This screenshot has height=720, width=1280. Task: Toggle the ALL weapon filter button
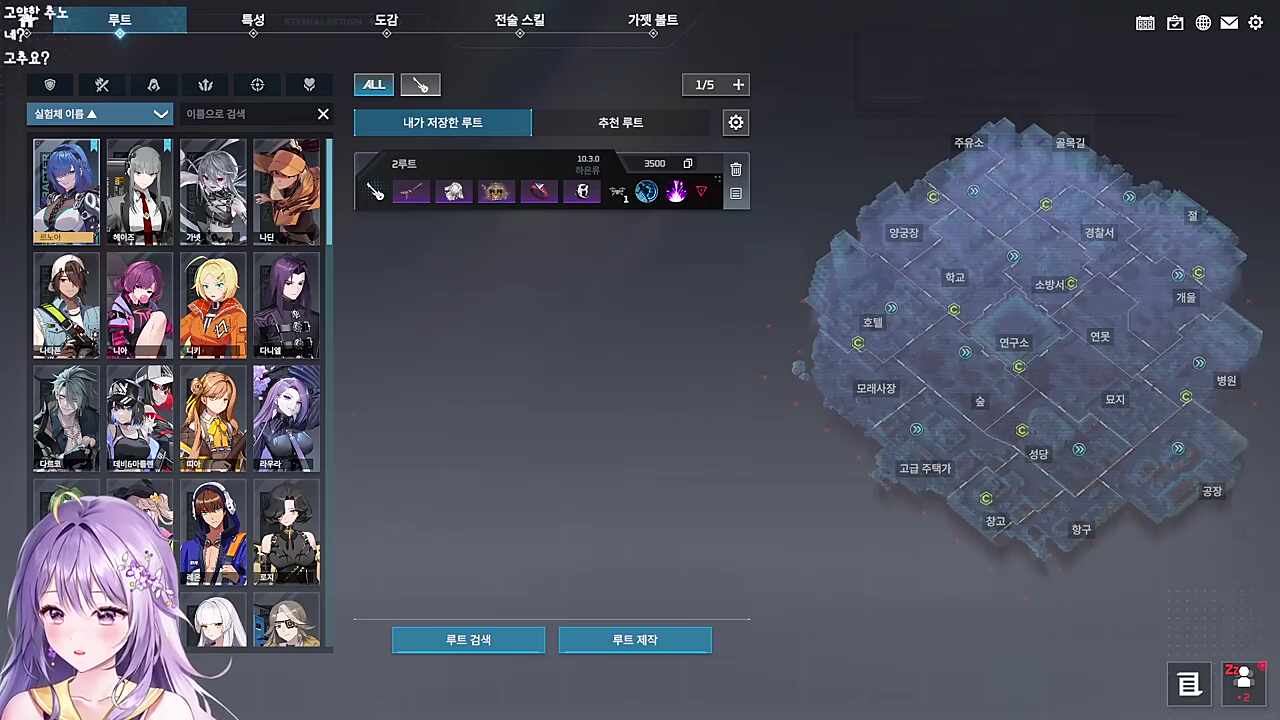pyautogui.click(x=373, y=85)
